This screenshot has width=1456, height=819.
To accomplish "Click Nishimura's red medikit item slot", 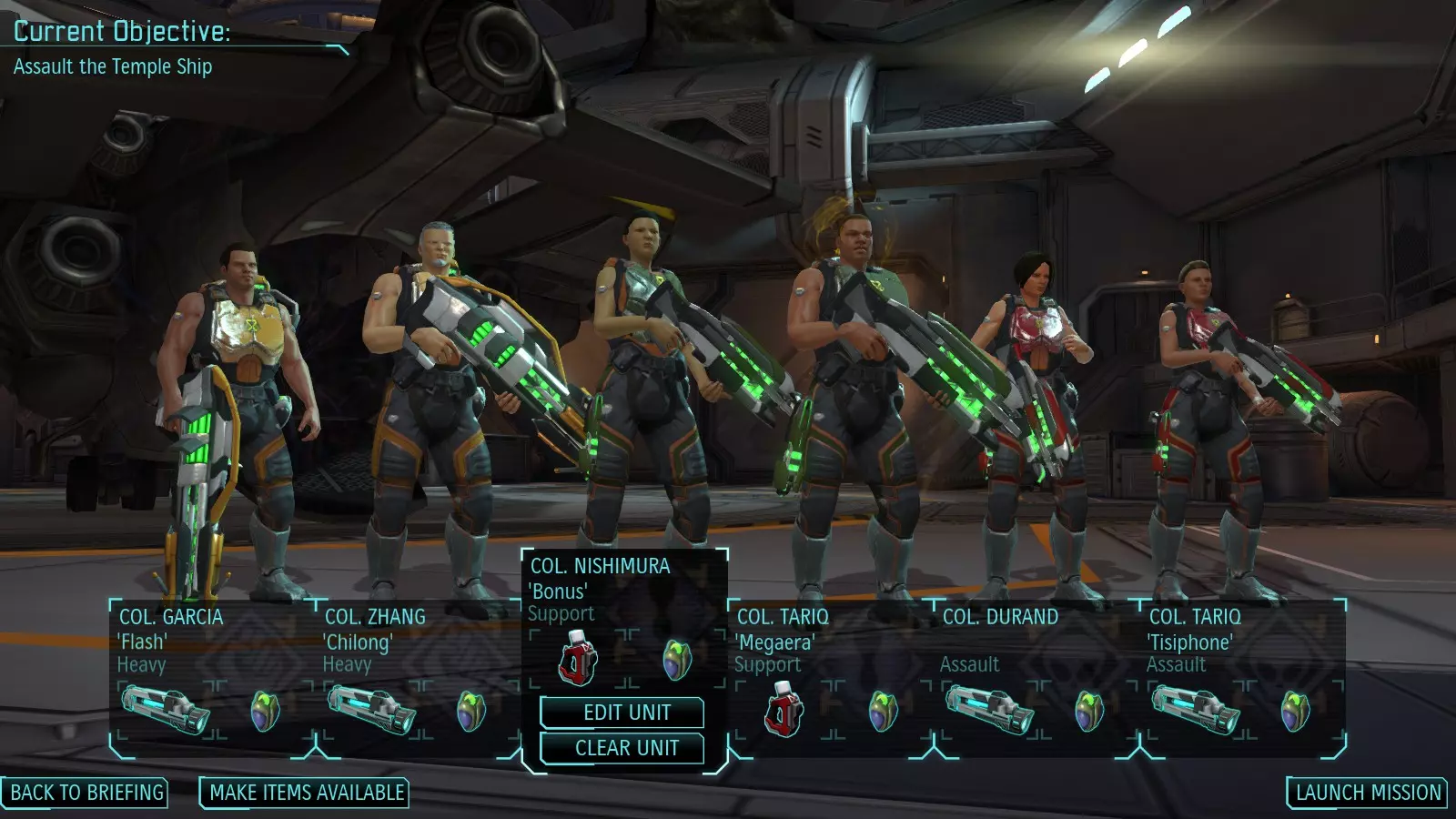I will coord(578,659).
